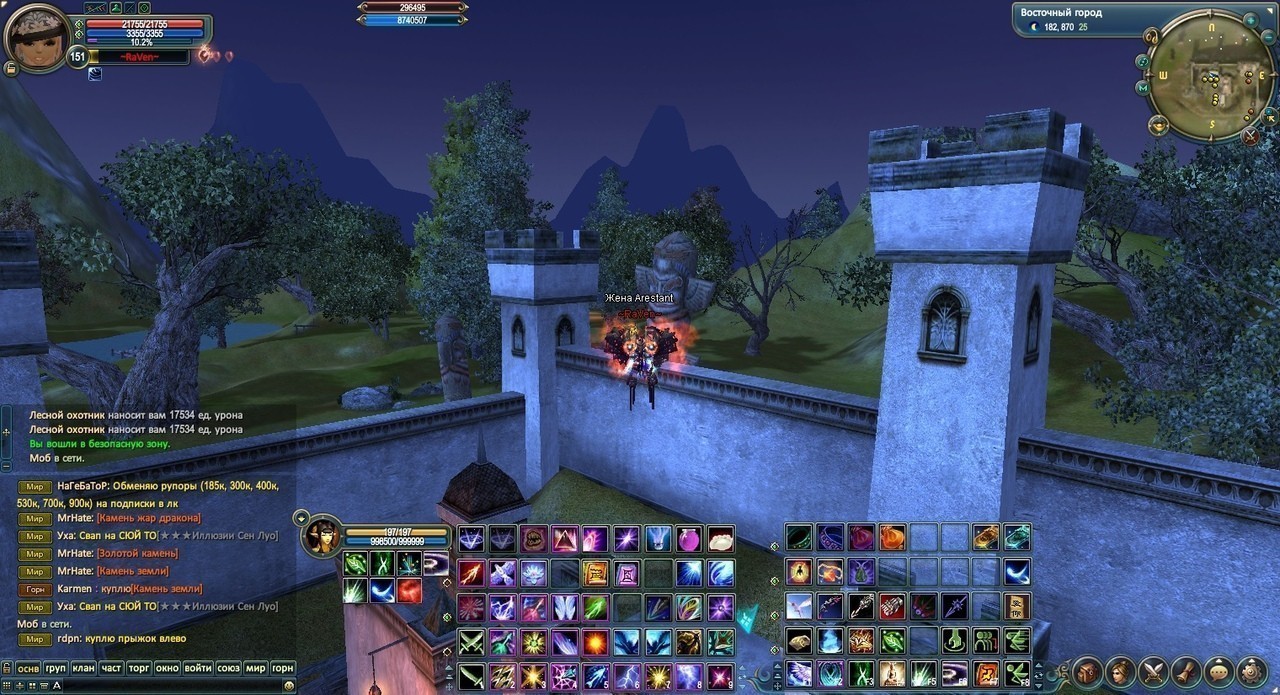Open the gear settings menu button
The width and height of the screenshot is (1280, 695).
click(1252, 671)
